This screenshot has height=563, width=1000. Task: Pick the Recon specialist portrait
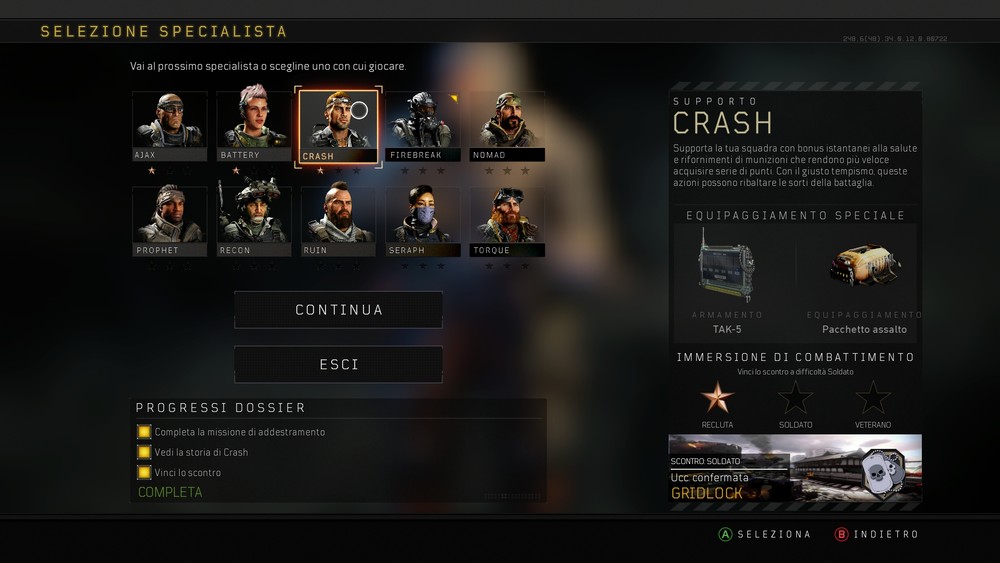[254, 220]
